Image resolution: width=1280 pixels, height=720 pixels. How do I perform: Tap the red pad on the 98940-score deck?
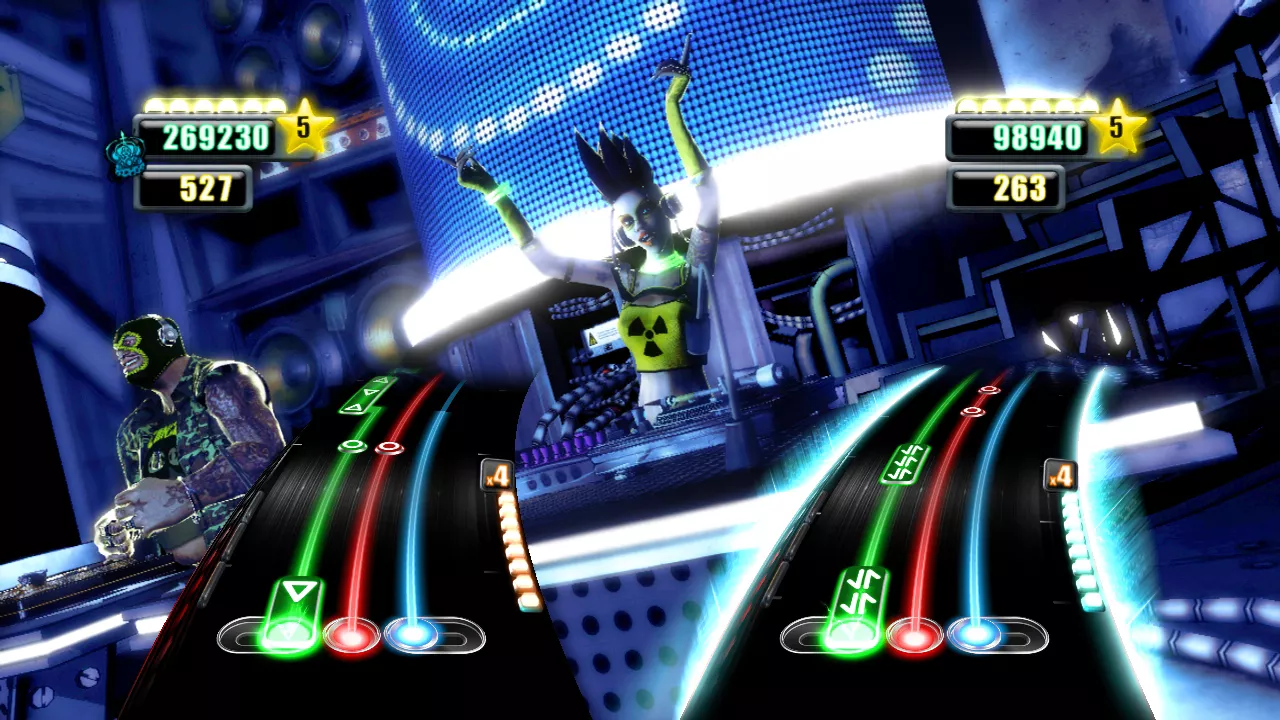pyautogui.click(x=915, y=635)
